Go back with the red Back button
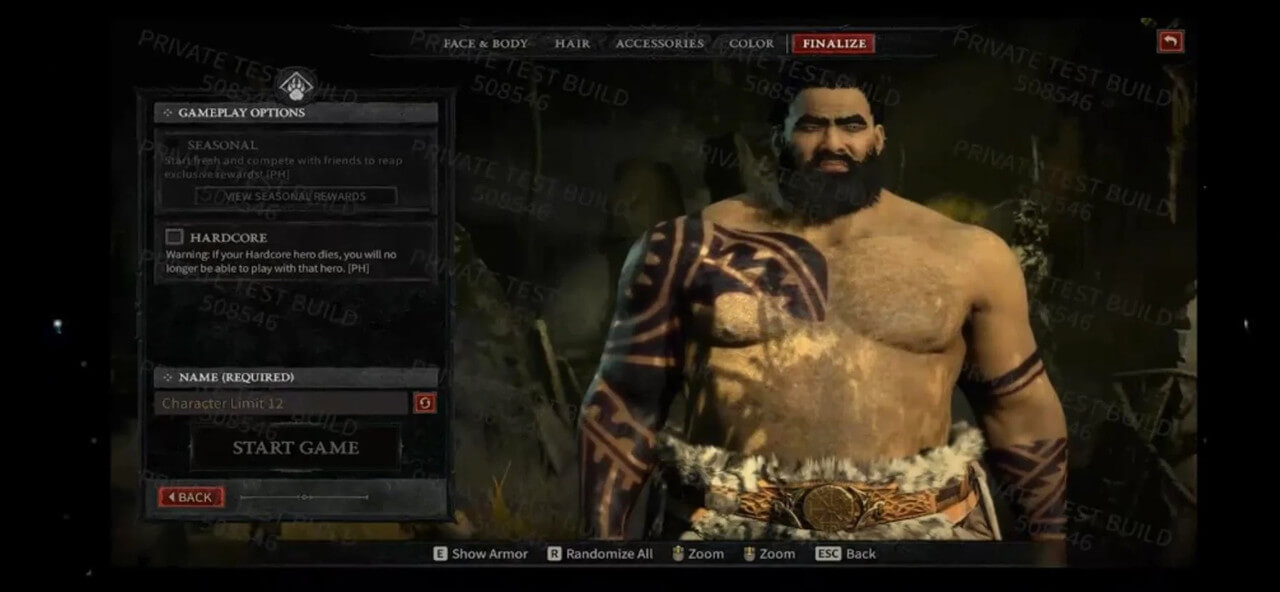This screenshot has width=1280, height=592. click(x=191, y=497)
